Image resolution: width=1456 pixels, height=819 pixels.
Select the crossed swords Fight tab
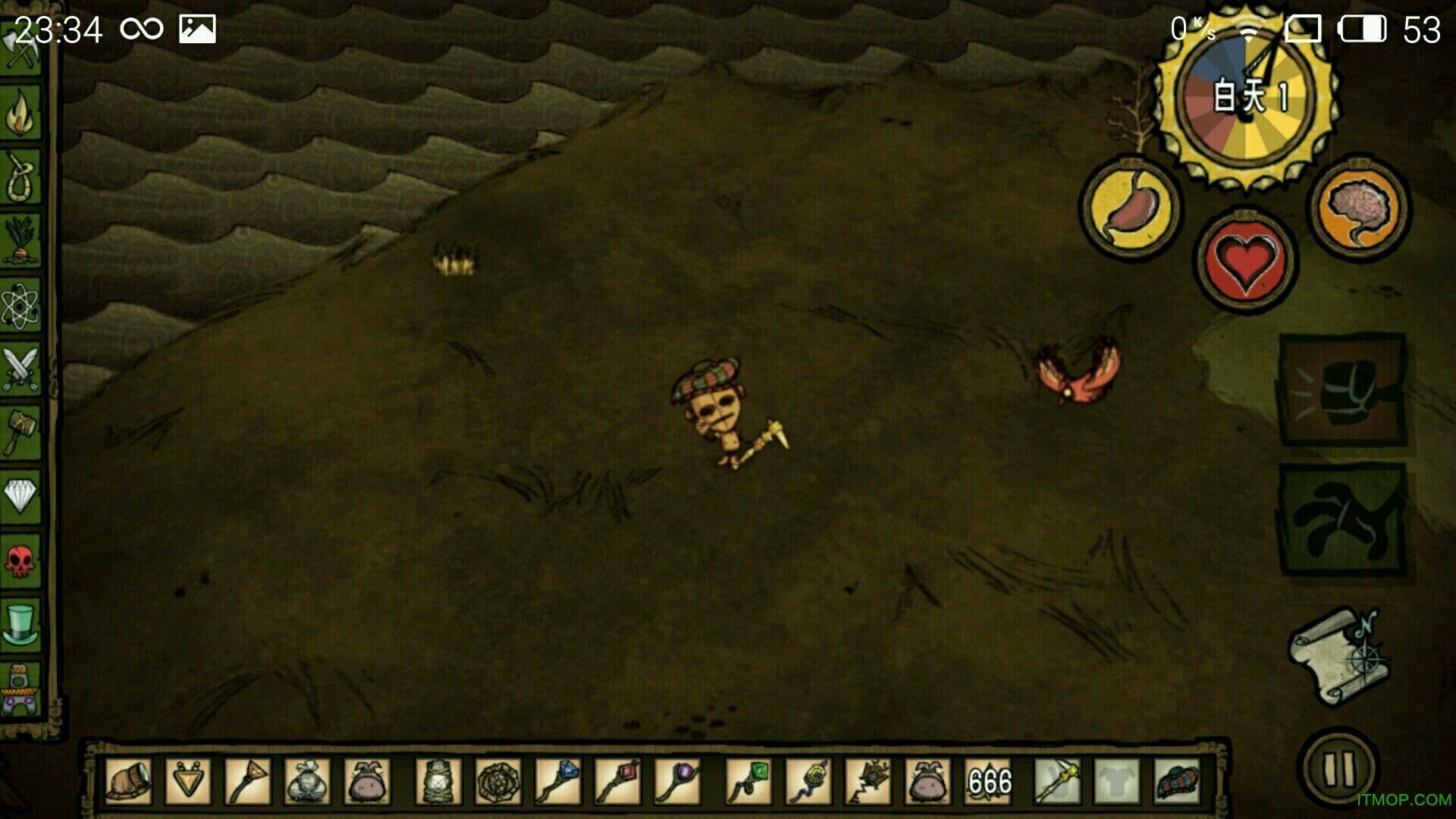[x=20, y=369]
